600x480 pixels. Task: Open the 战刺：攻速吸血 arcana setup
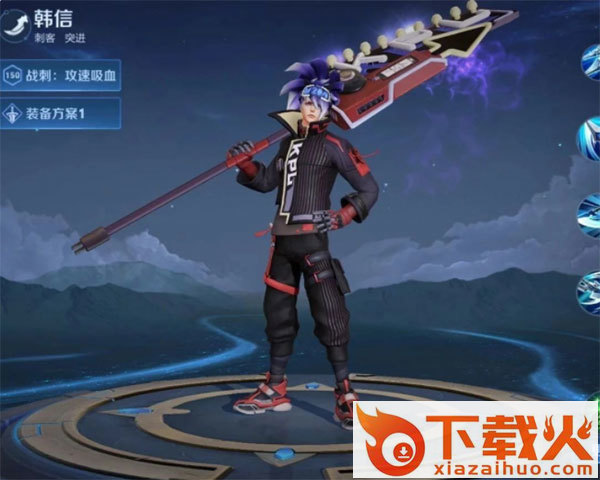tap(60, 75)
